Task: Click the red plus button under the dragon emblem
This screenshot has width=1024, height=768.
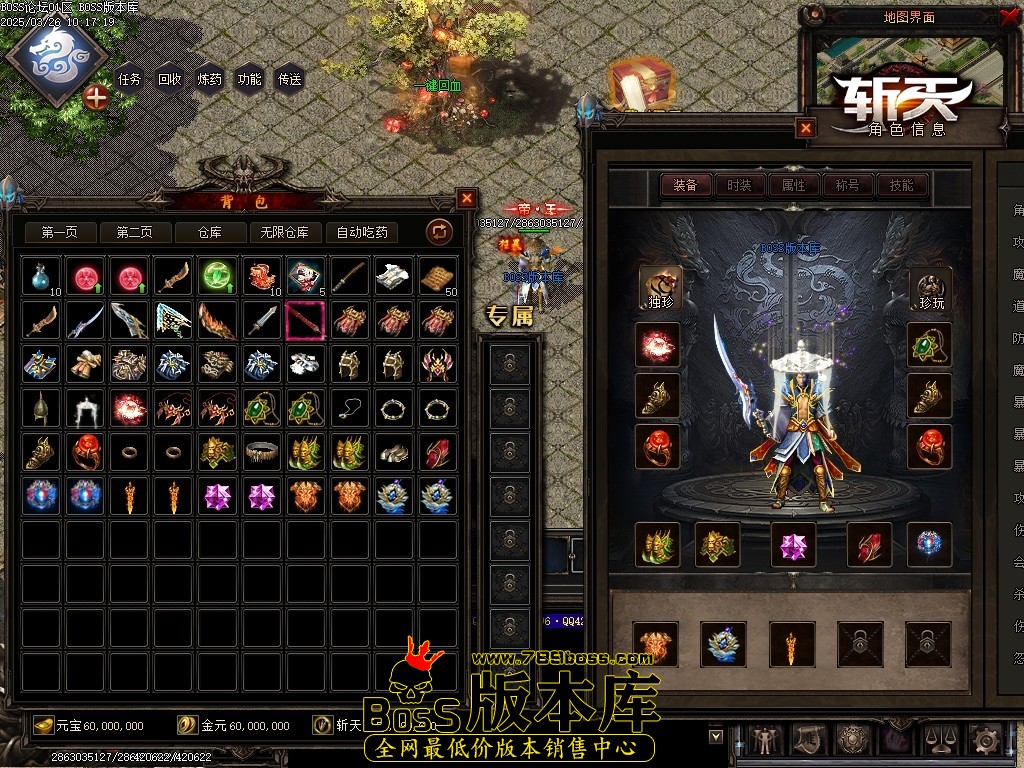Action: (96, 97)
